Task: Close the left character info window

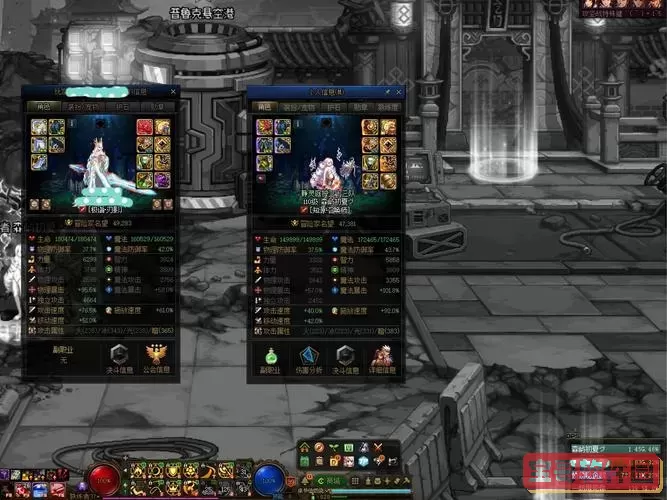Action: pos(174,91)
